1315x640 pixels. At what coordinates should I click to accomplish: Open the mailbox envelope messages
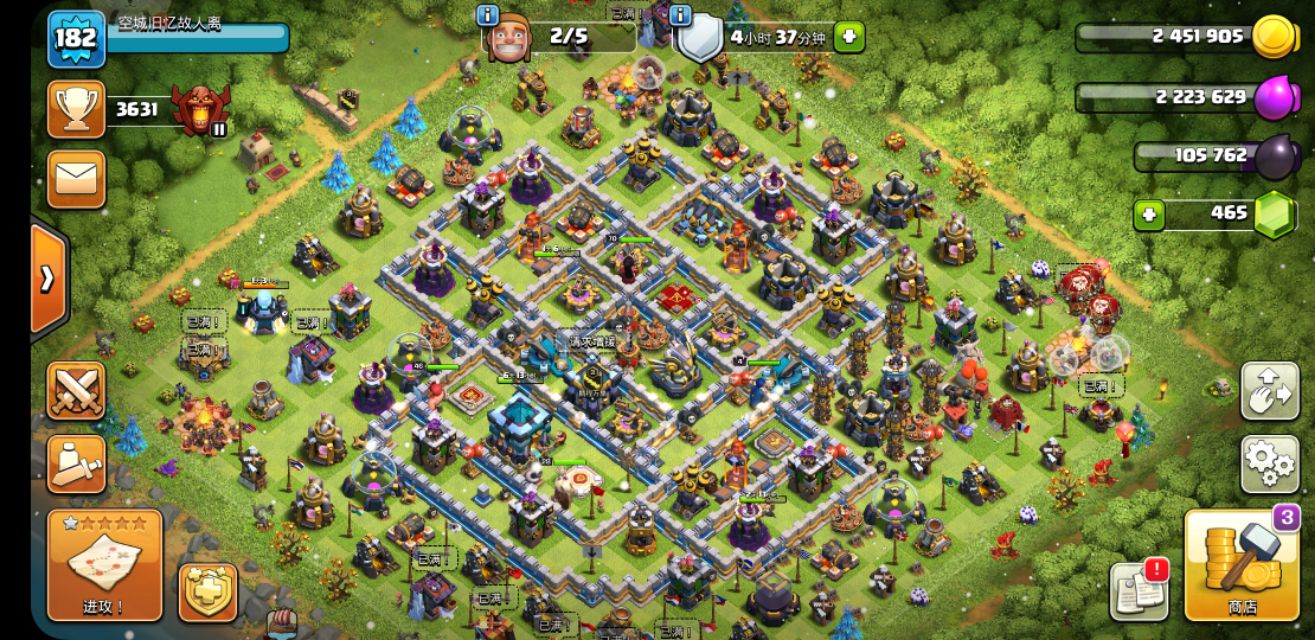coord(76,179)
